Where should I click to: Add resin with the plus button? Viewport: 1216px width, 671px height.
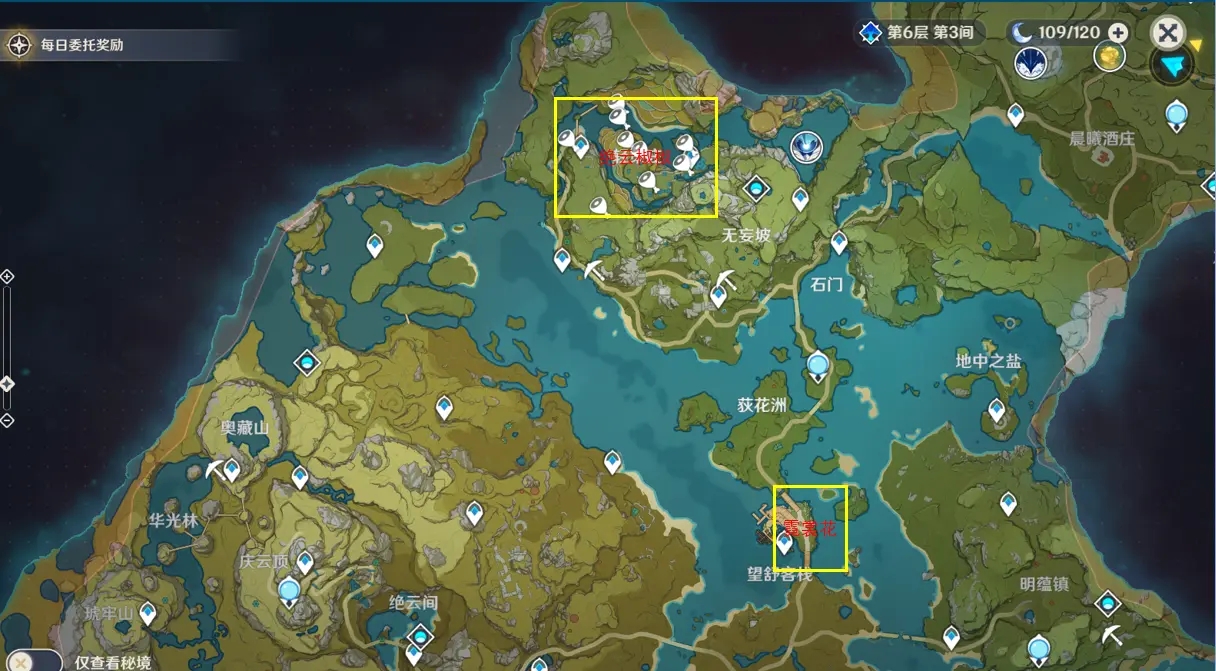click(x=1118, y=32)
